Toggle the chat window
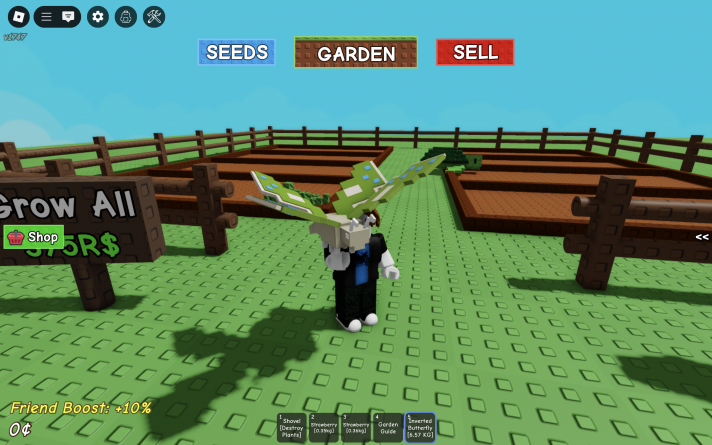This screenshot has width=712, height=445. pyautogui.click(x=68, y=16)
